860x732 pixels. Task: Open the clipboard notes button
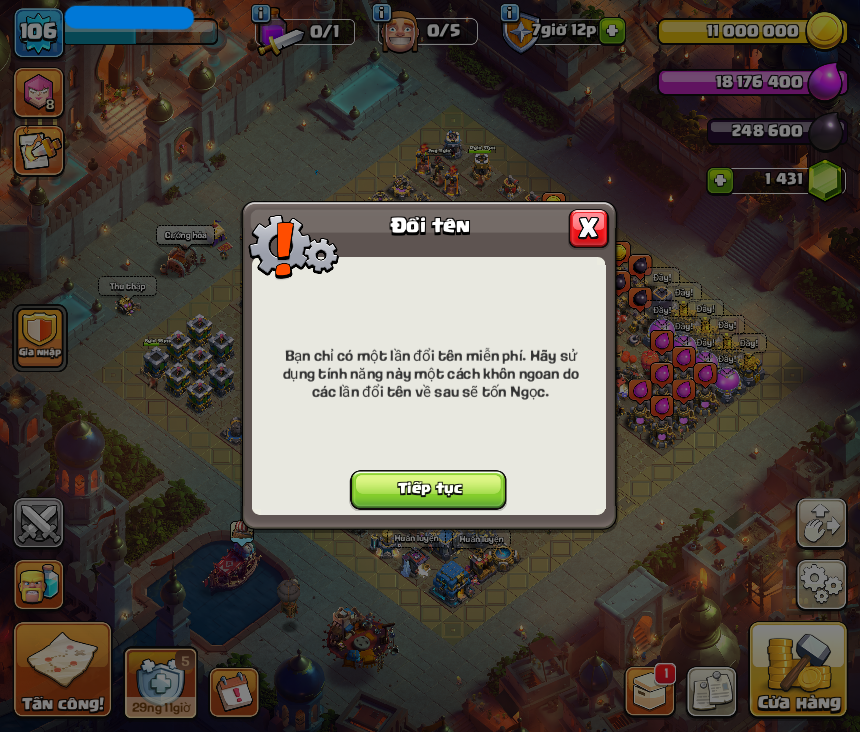pos(711,691)
